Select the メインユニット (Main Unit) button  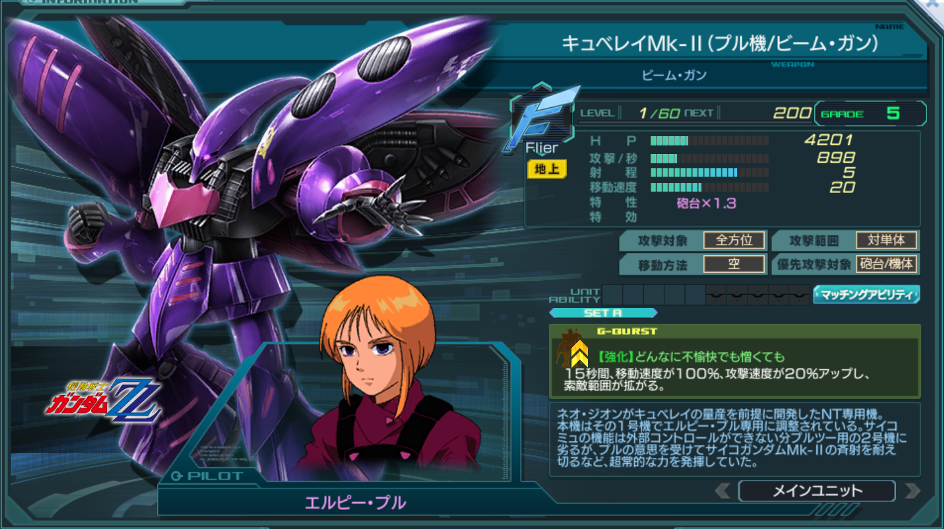pos(816,491)
